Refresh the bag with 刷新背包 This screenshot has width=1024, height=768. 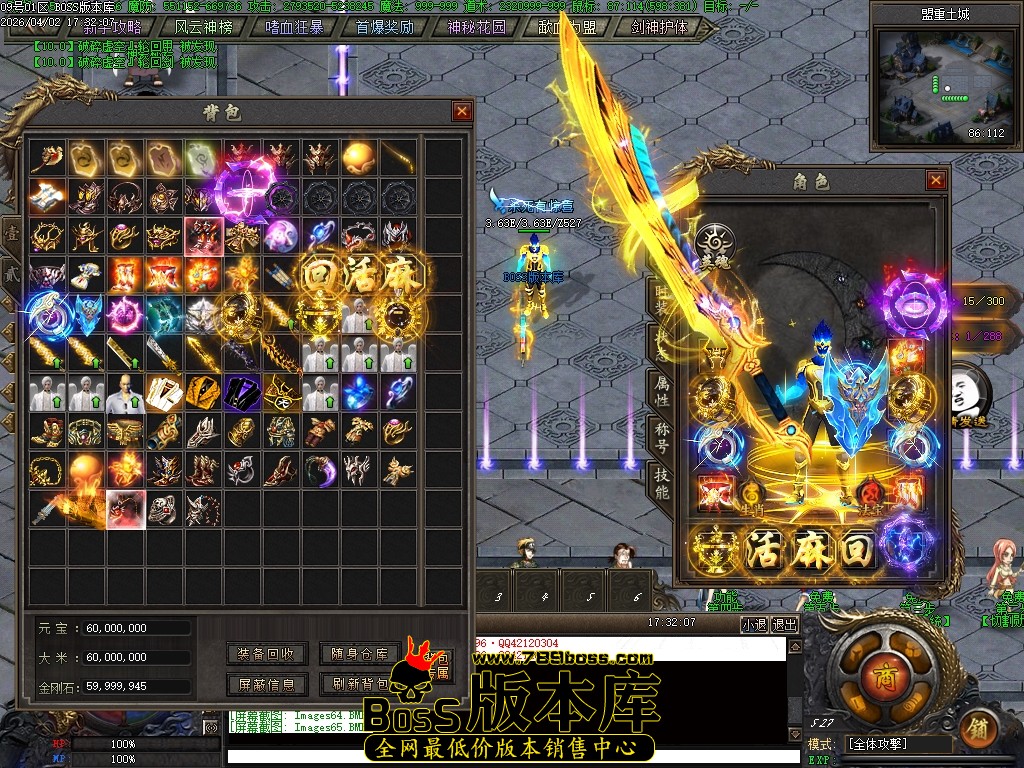(359, 684)
